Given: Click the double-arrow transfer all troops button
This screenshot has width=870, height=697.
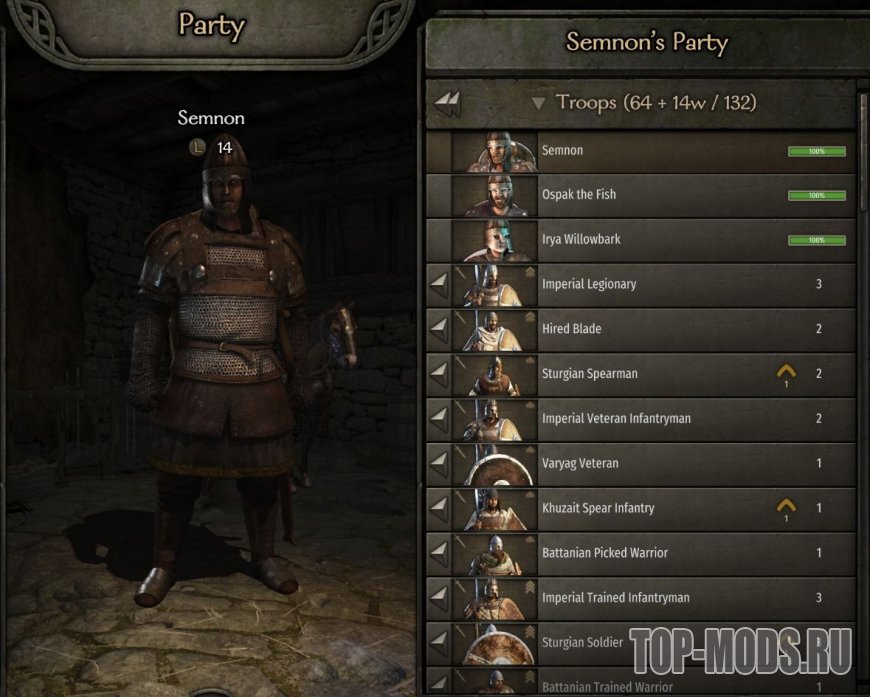Looking at the screenshot, I should coord(447,103).
